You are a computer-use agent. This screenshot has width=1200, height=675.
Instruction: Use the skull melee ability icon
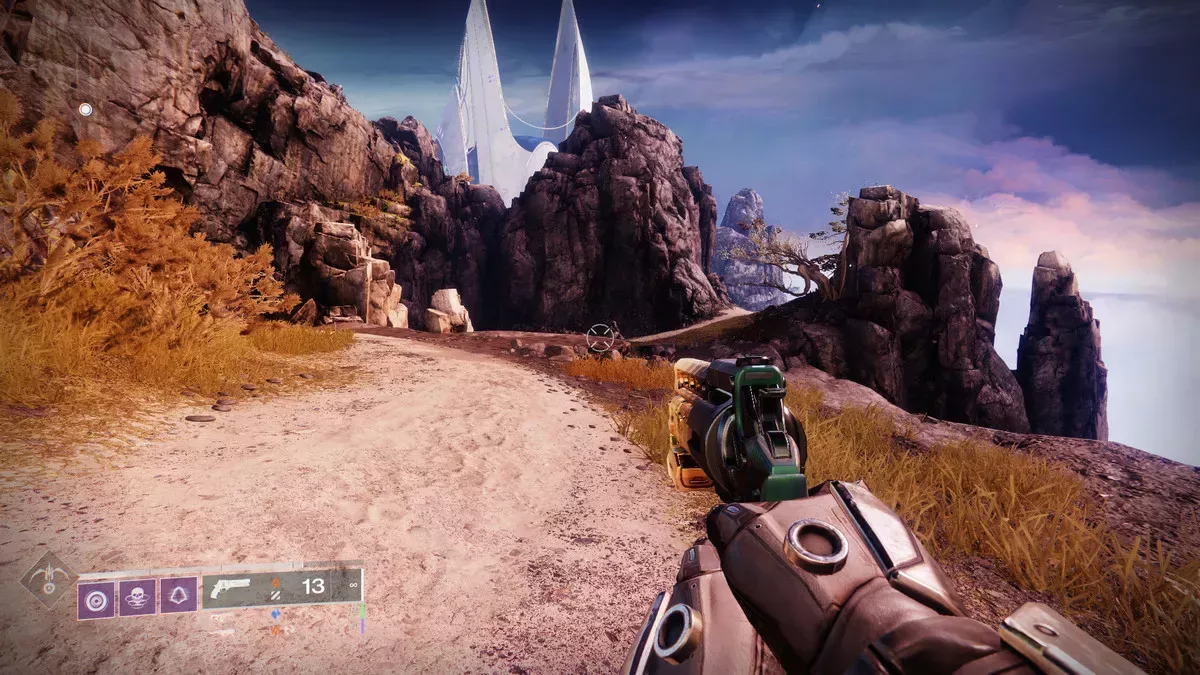(x=137, y=598)
